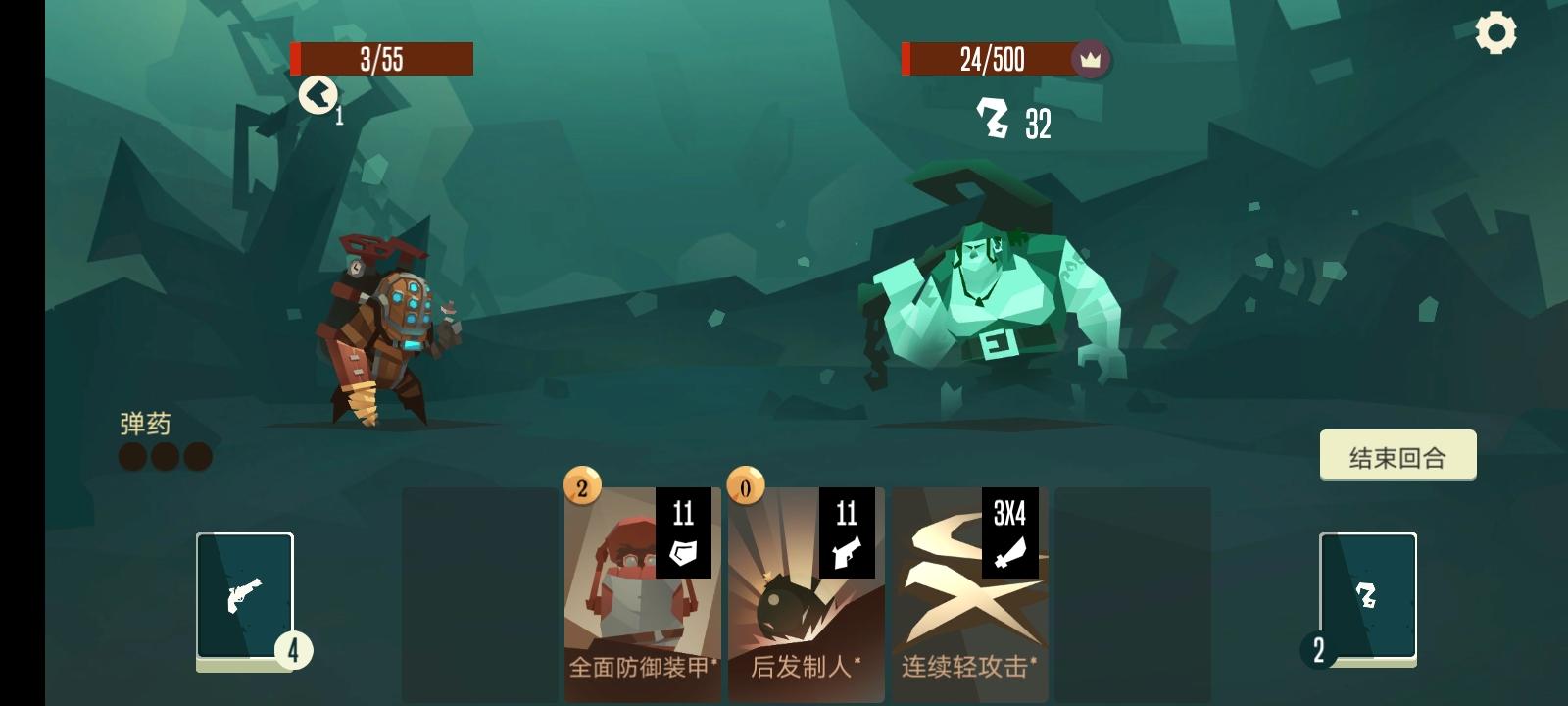Screen dimensions: 1568x706
Task: Click the shield icon on 全面防御装甲 card
Action: pos(685,554)
